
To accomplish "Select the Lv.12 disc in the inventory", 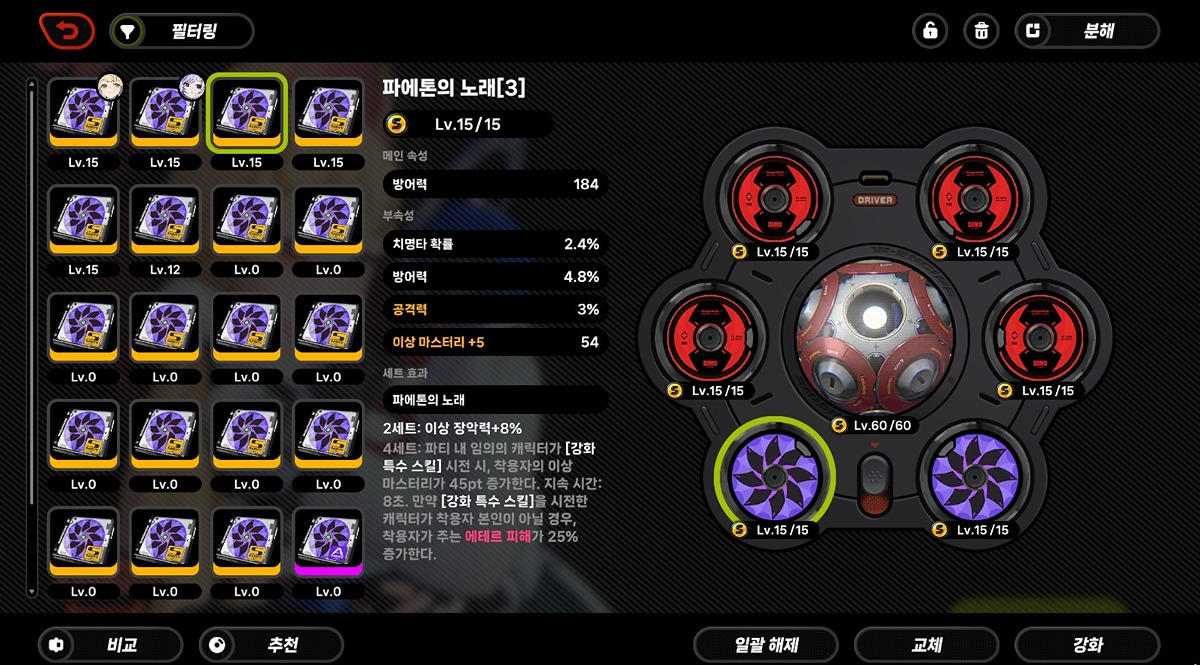I will [x=165, y=221].
